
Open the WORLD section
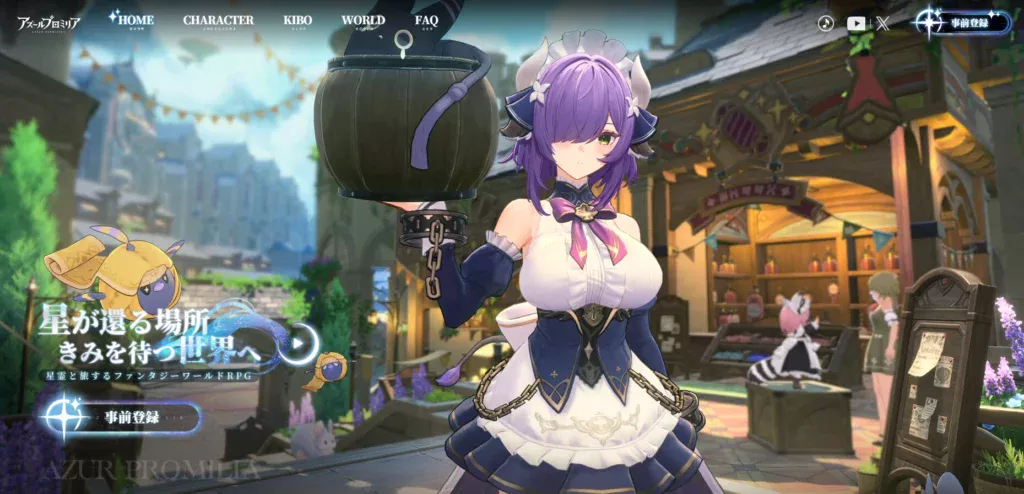363,20
